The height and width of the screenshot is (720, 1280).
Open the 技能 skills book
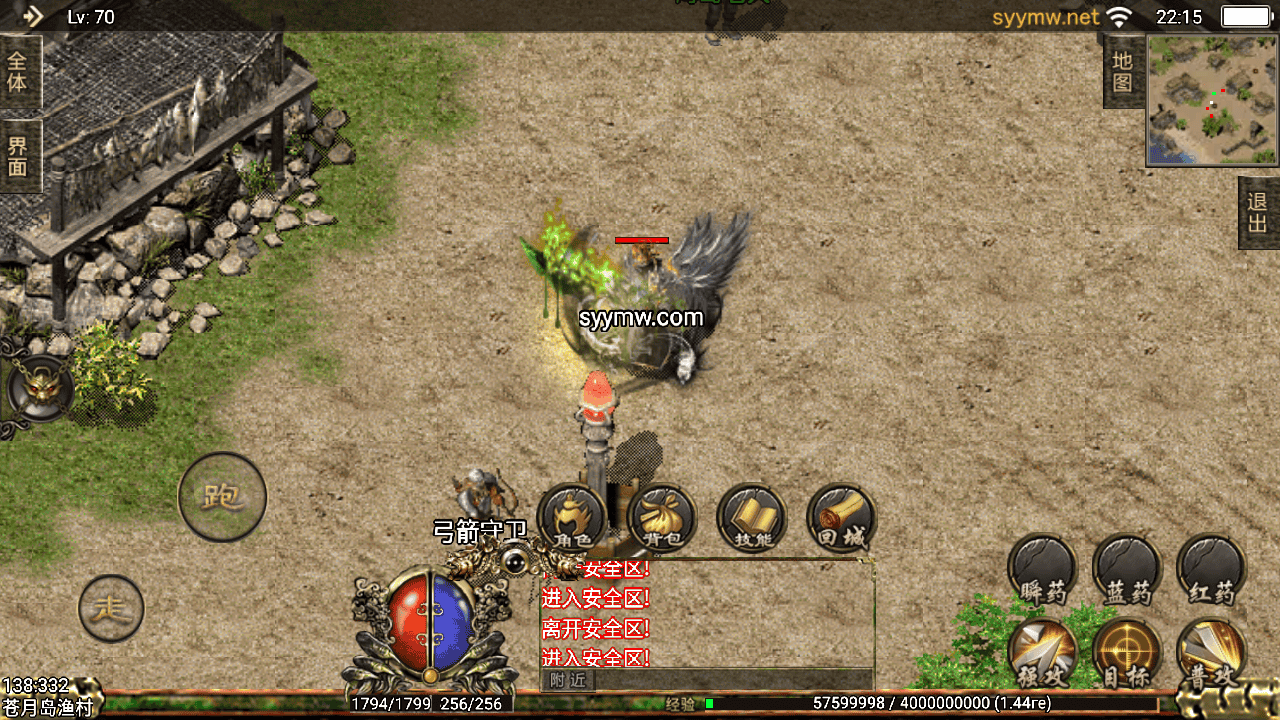(751, 518)
